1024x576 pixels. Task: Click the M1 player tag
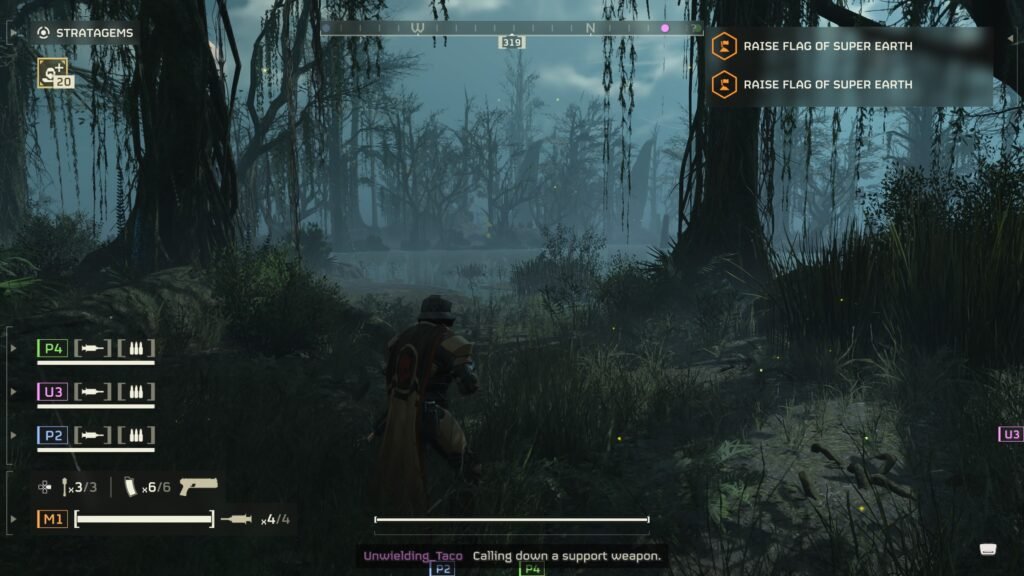pos(53,519)
